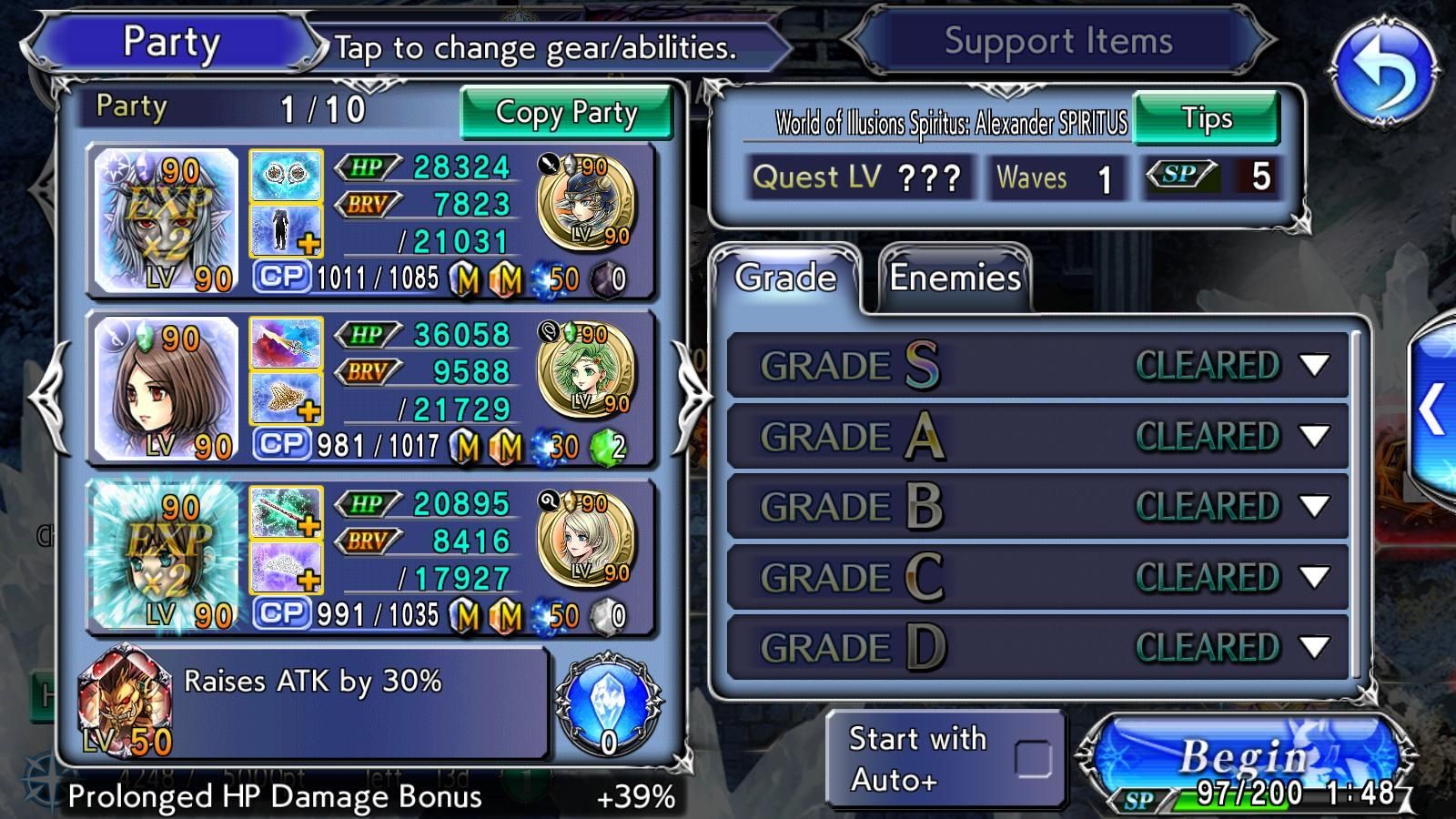Switch to the Enemies tab
1456x819 pixels.
(955, 278)
